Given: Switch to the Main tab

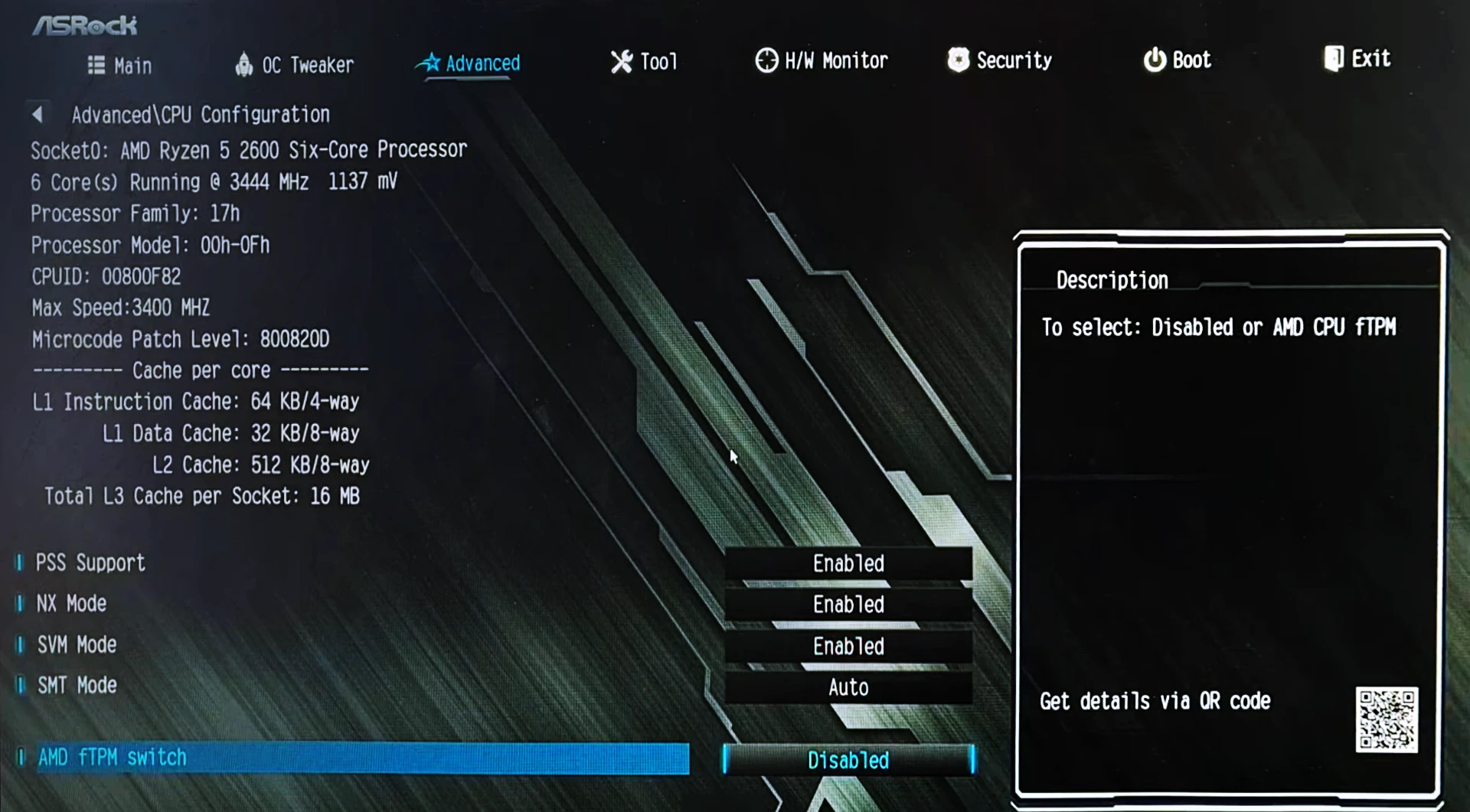Looking at the screenshot, I should click(x=120, y=66).
